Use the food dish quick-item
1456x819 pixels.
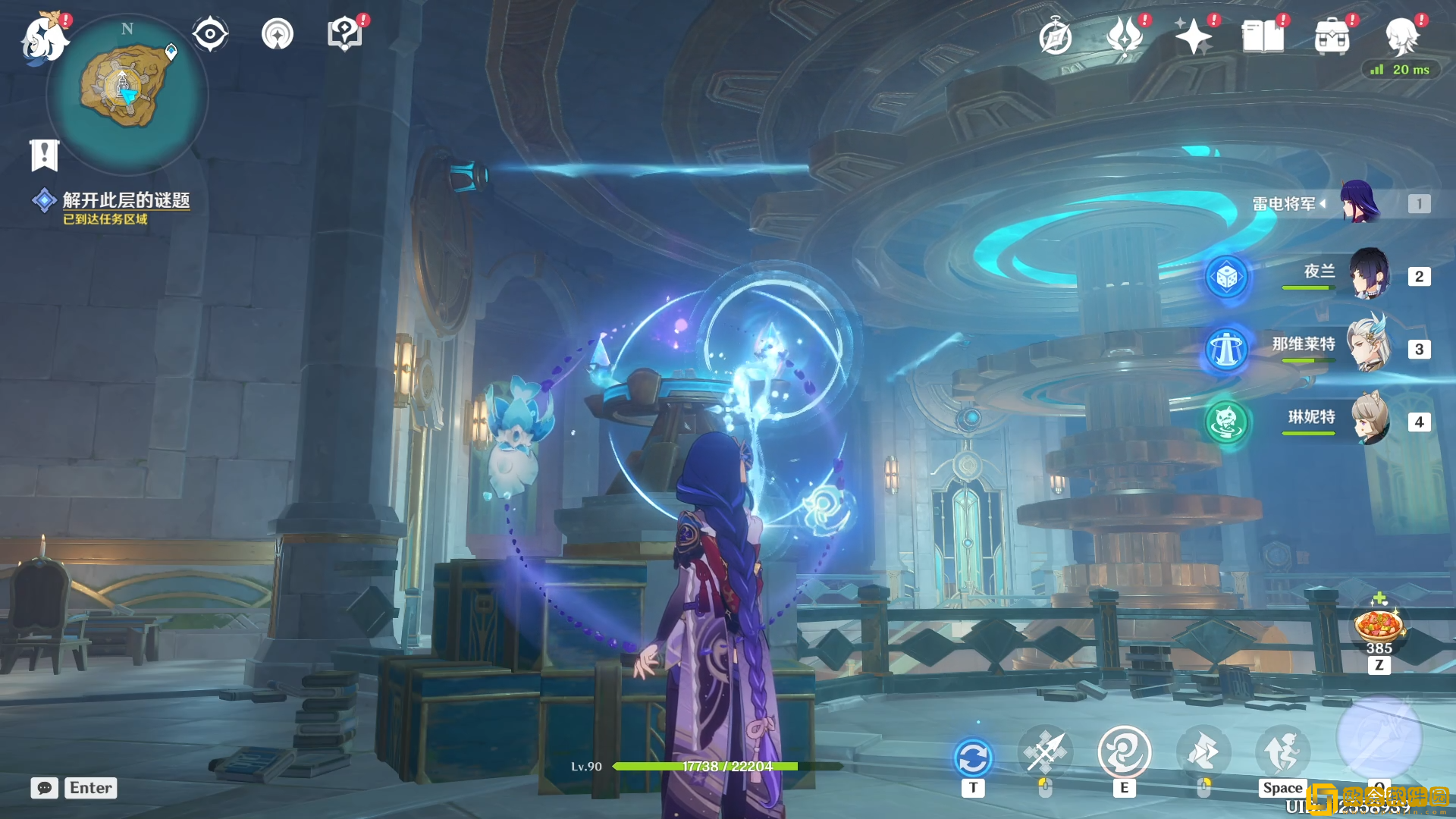(x=1379, y=626)
